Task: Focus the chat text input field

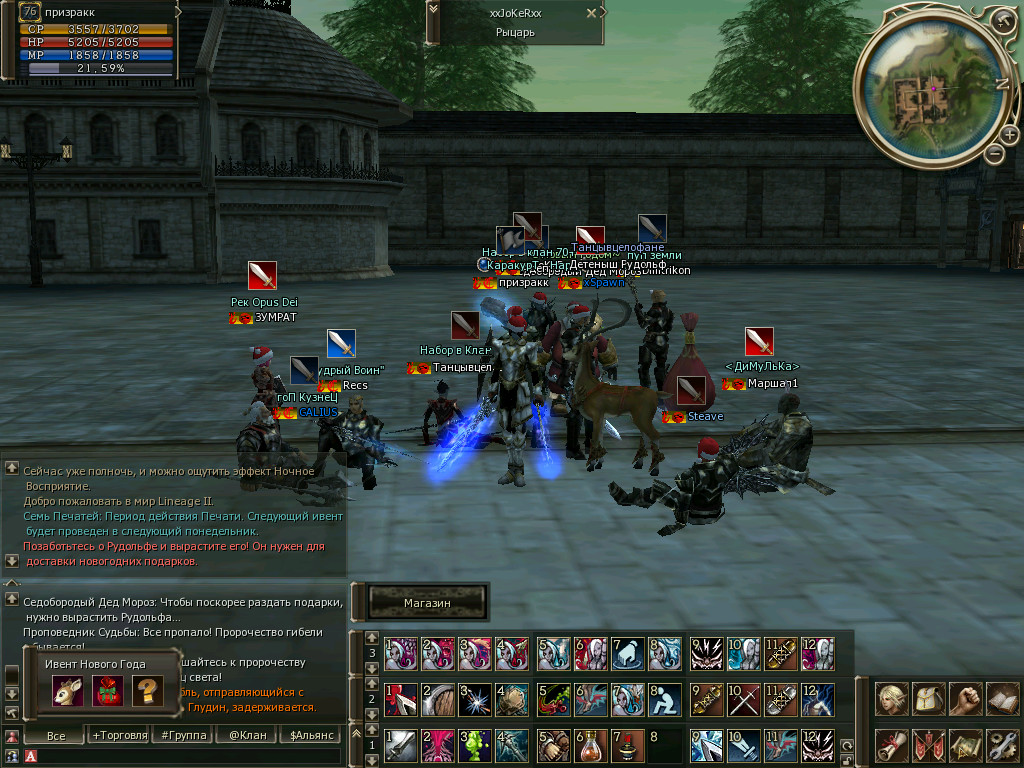Action: pyautogui.click(x=180, y=756)
